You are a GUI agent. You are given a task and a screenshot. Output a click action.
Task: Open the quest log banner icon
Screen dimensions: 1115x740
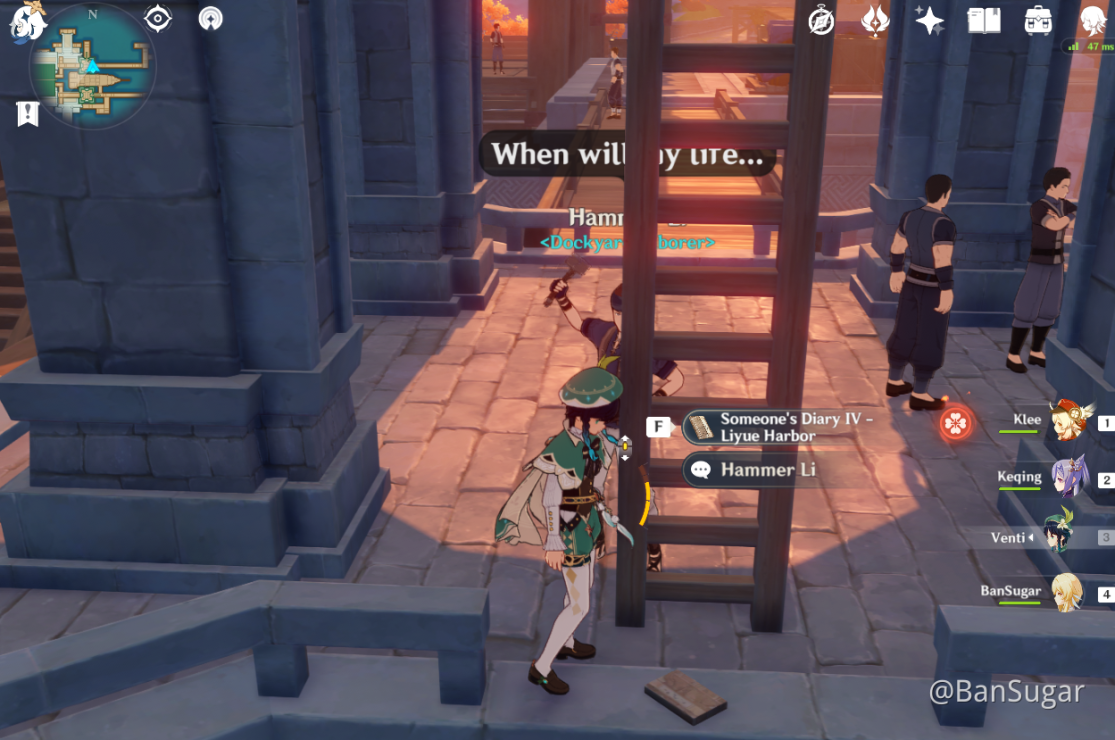pos(27,114)
